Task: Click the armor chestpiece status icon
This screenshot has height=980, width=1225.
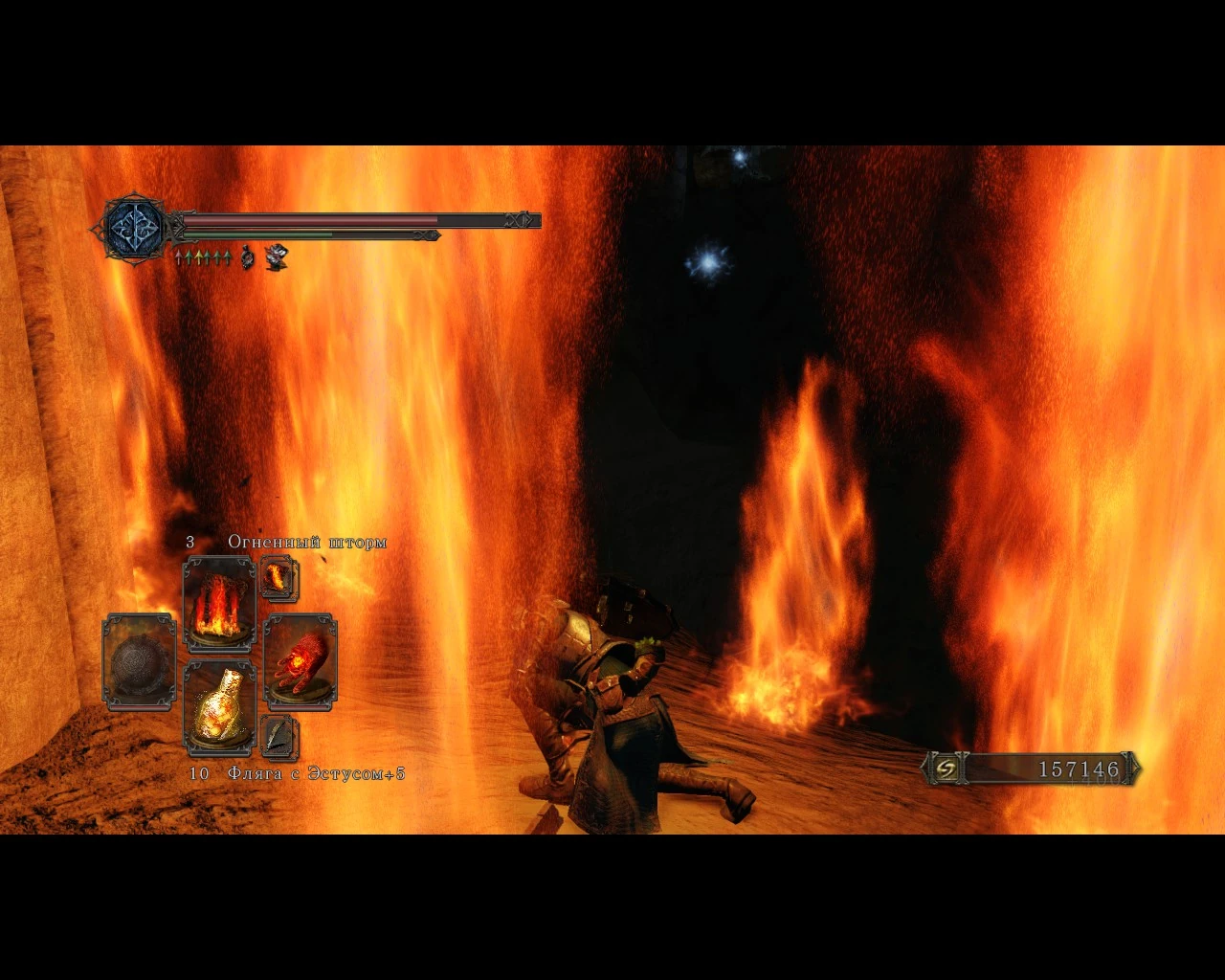Action: [276, 256]
